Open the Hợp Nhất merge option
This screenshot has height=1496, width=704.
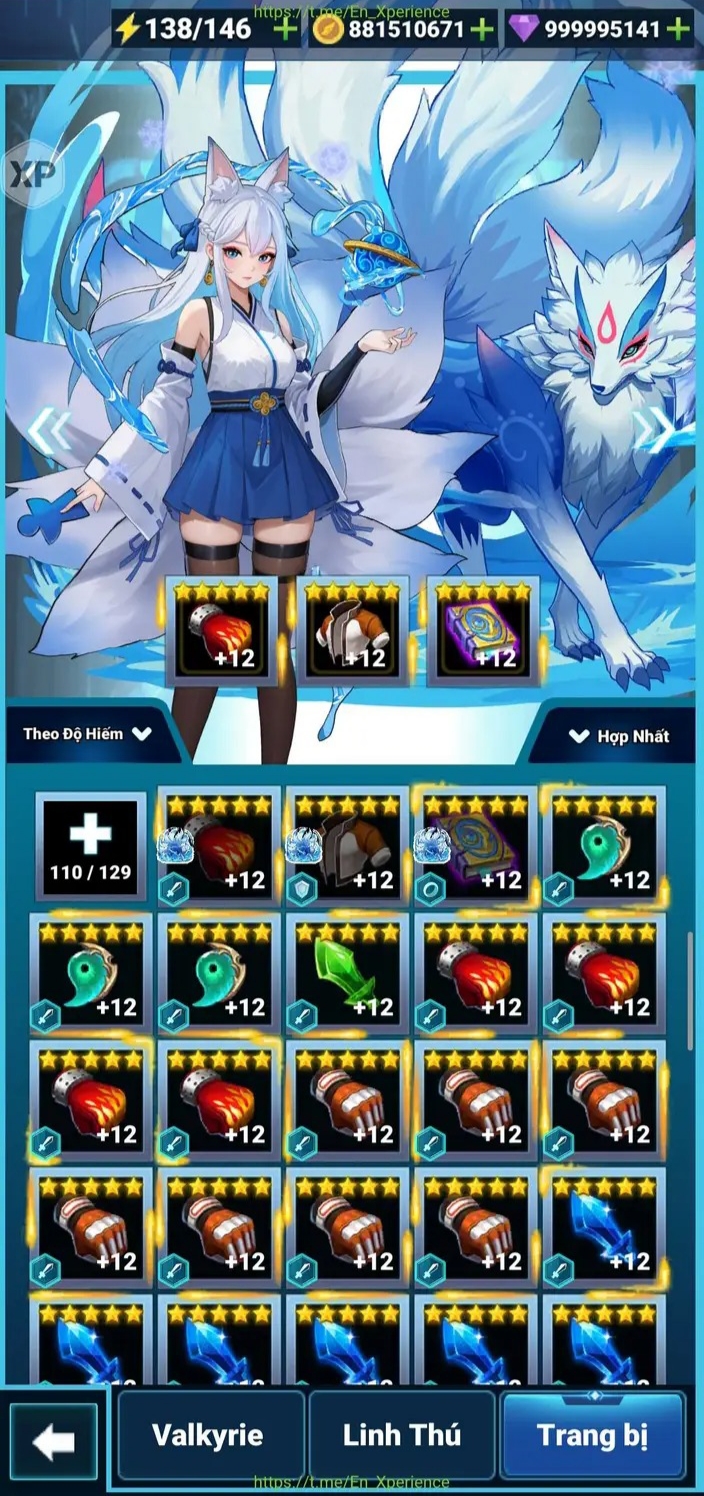tap(619, 736)
